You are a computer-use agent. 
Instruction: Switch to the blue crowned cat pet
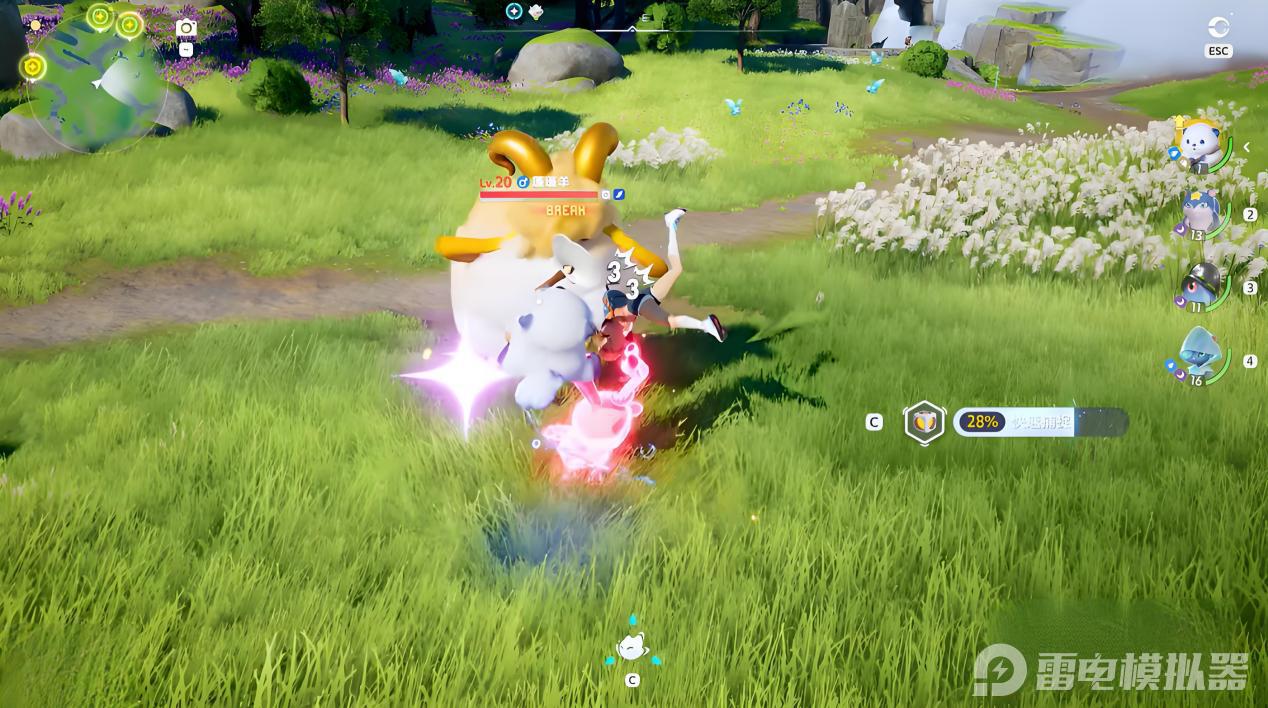(x=1199, y=213)
